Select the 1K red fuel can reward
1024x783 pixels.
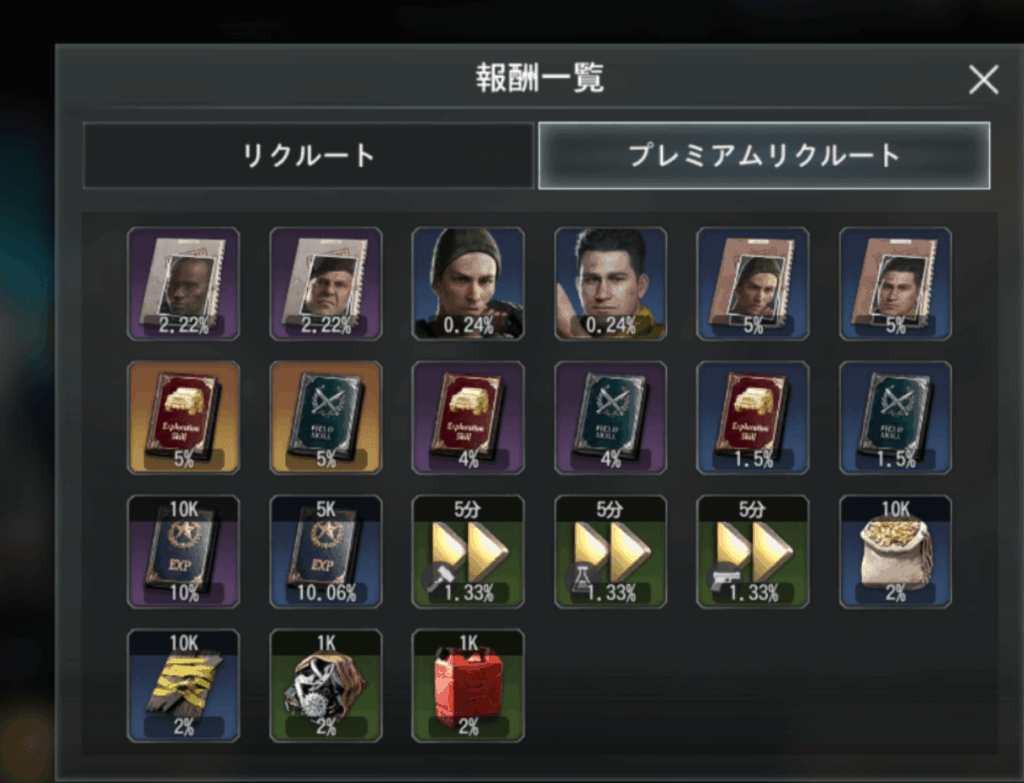coord(468,685)
